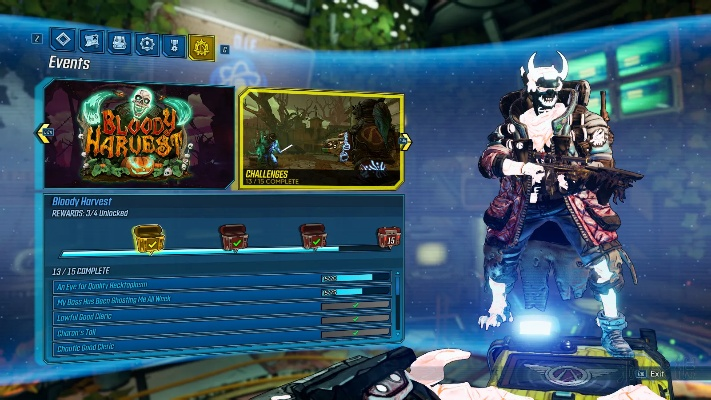Switch to the map tab
This screenshot has height=400, width=711.
click(x=90, y=42)
